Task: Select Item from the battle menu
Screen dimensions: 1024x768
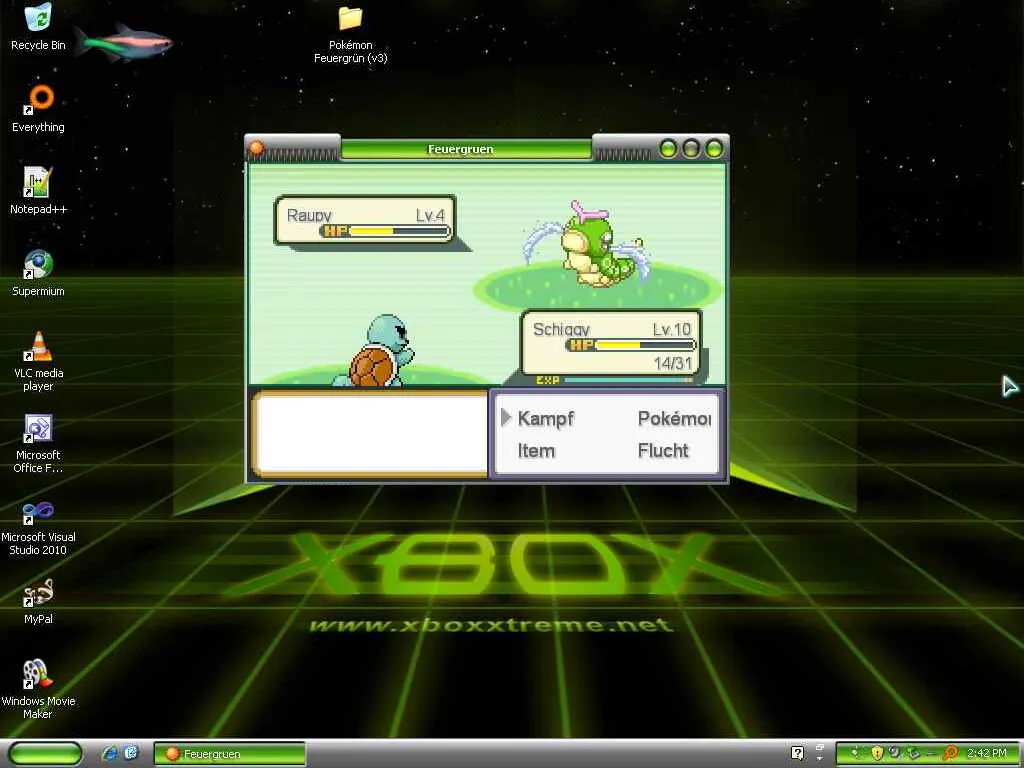Action: pos(536,451)
